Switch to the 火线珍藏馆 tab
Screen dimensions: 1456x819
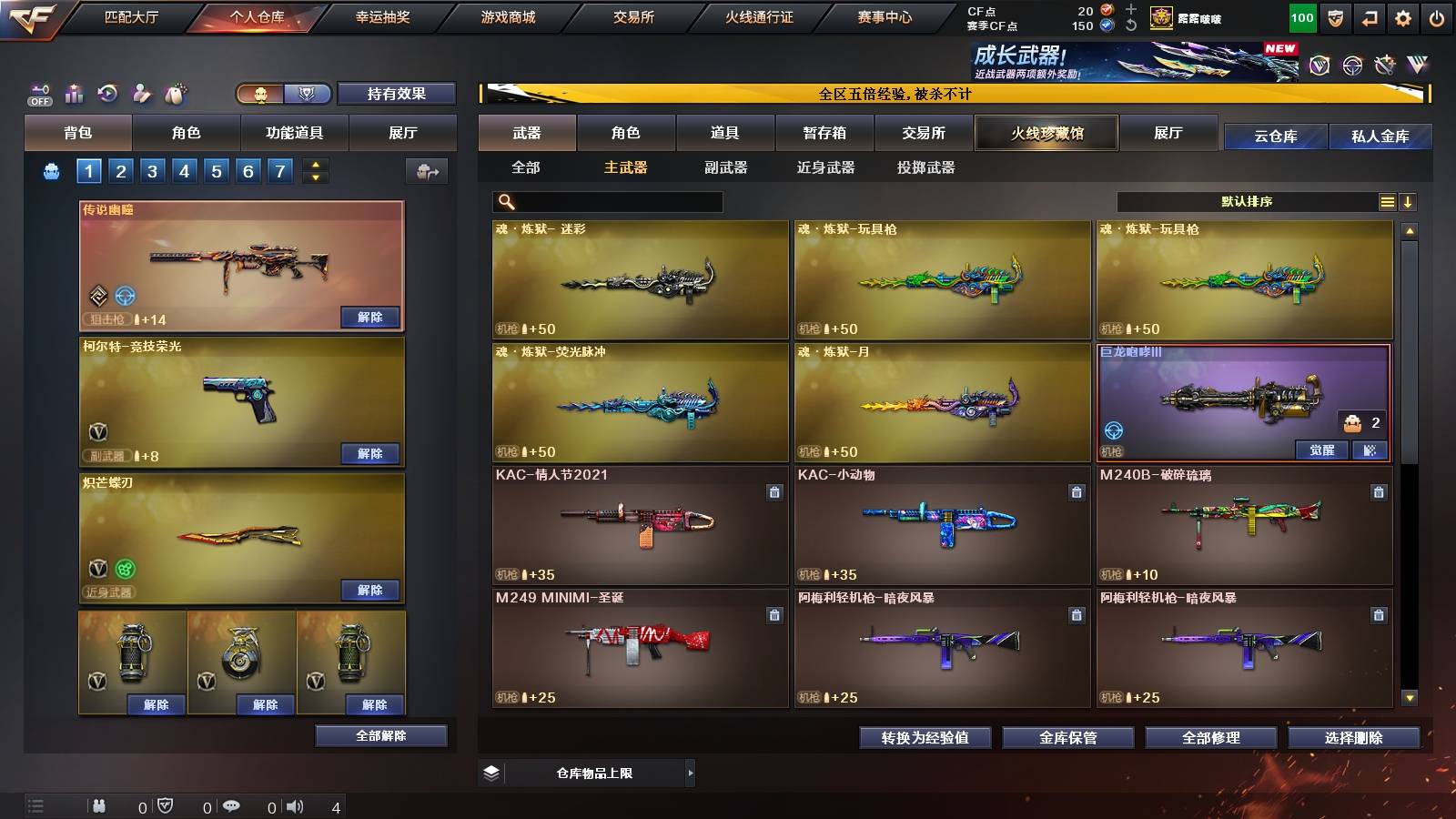(x=1046, y=133)
